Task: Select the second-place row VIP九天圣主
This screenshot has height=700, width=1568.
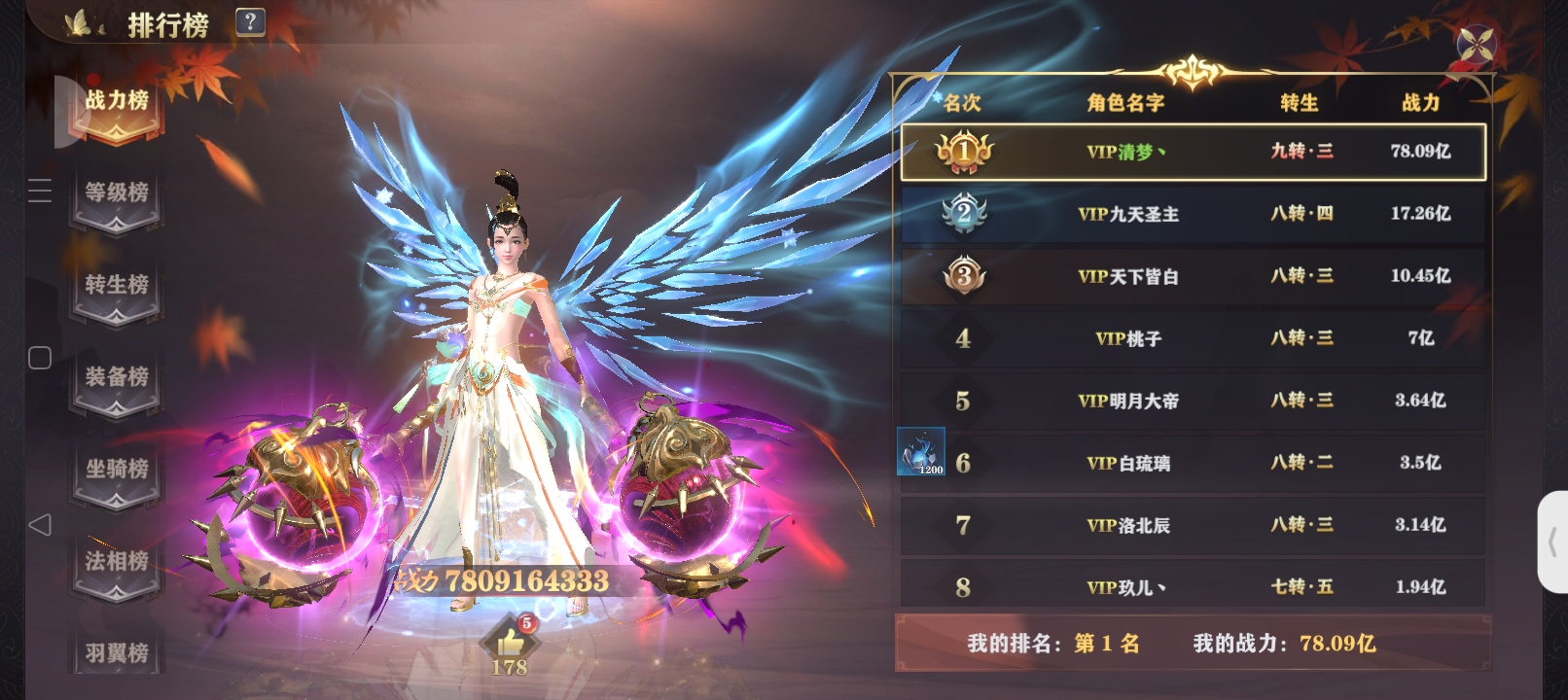Action: click(x=1193, y=214)
